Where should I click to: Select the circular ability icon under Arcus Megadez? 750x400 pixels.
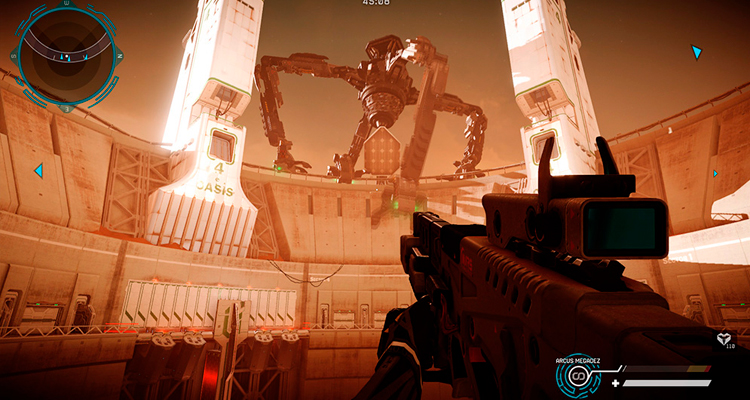[x=578, y=377]
